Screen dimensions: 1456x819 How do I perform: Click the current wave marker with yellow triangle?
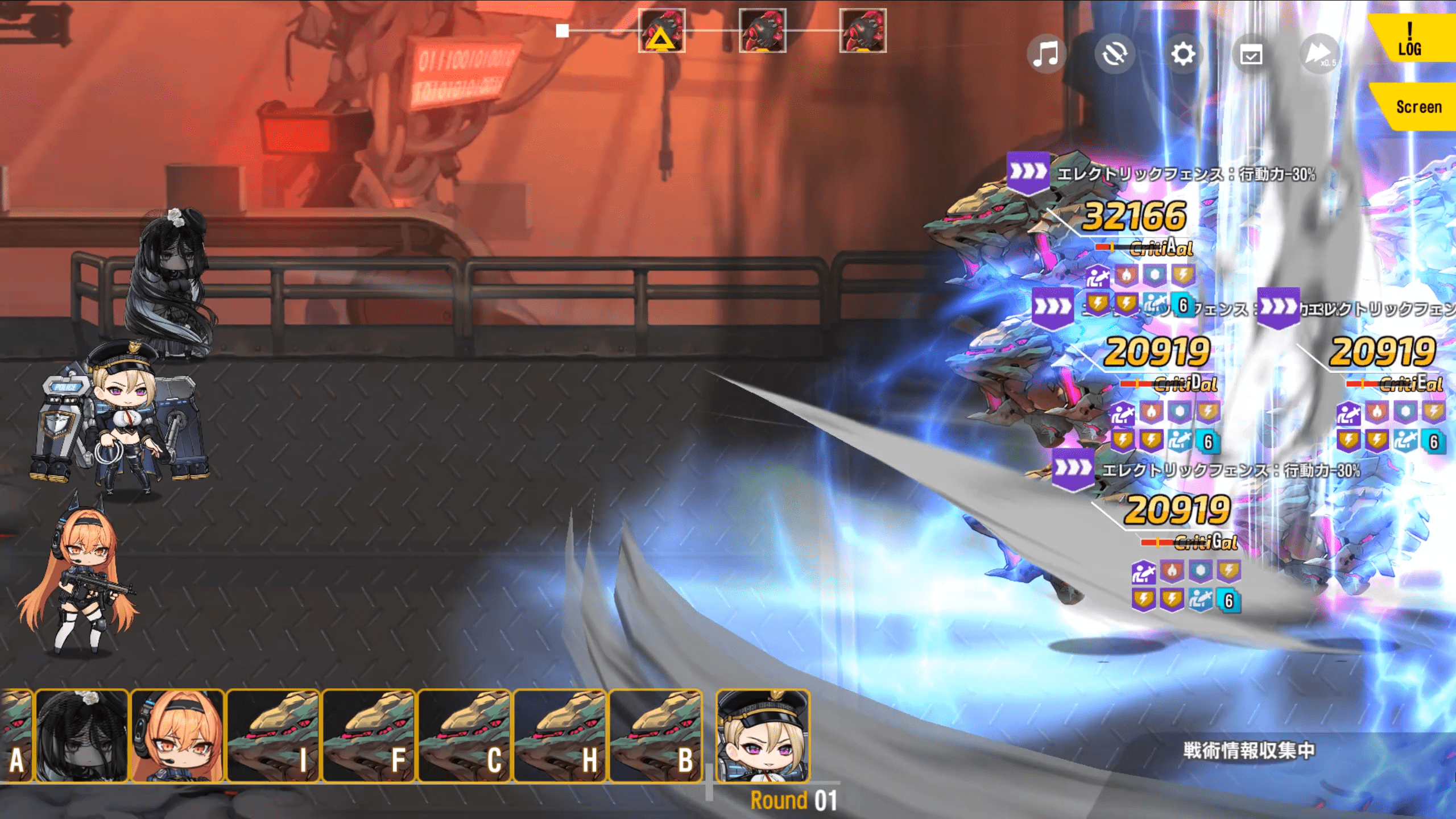(x=661, y=31)
